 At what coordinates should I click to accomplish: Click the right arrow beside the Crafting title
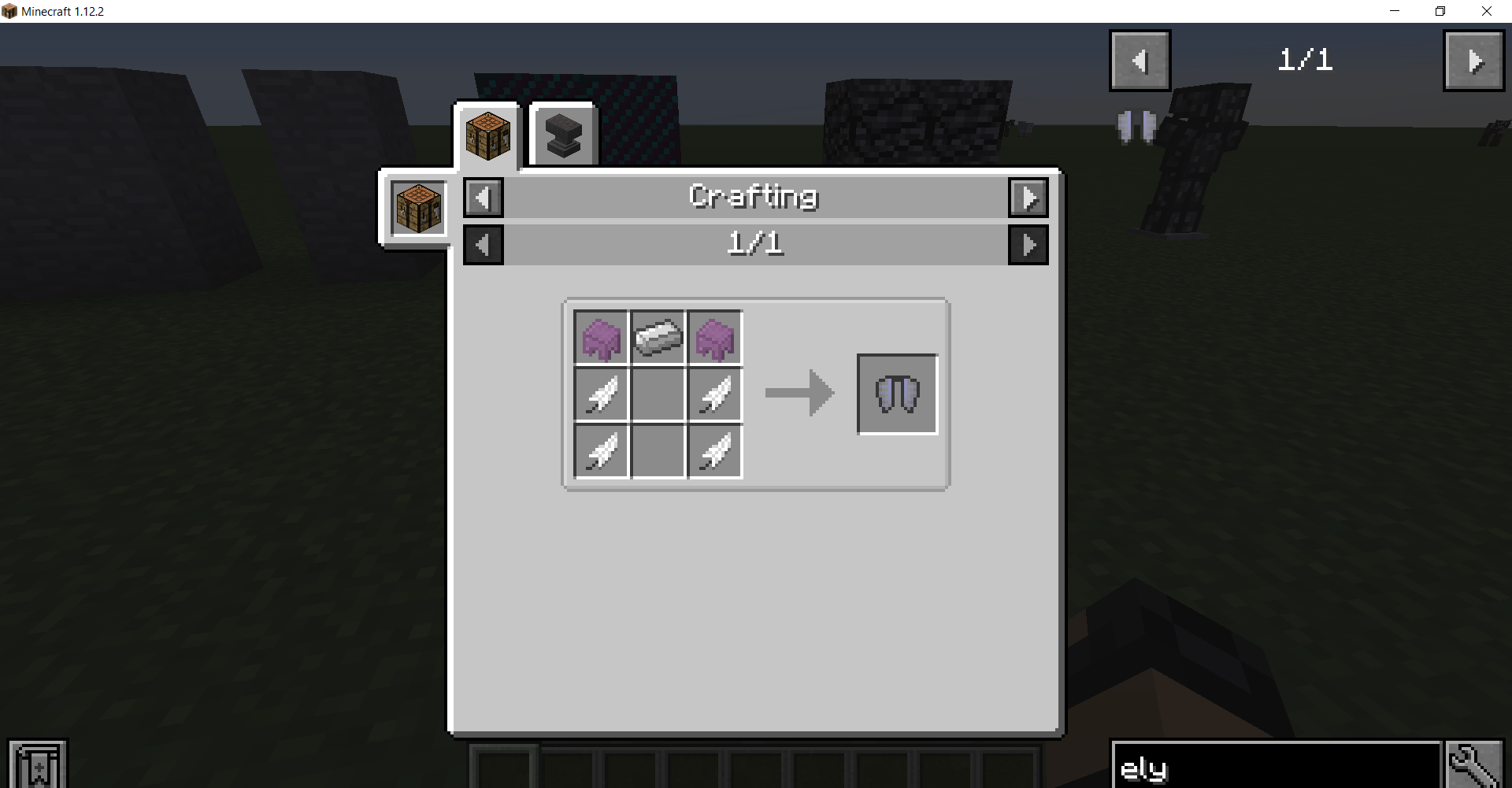[1028, 198]
